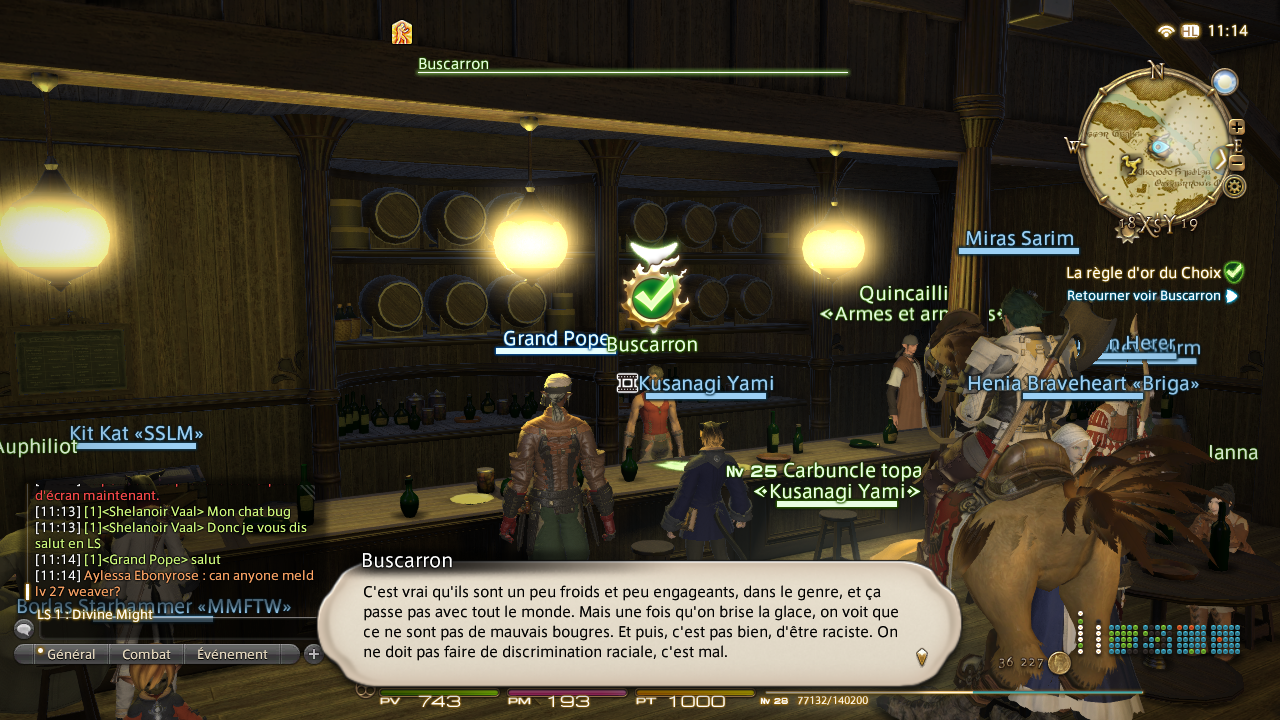This screenshot has width=1280, height=720.
Task: Switch to the Général chat tab
Action: coord(66,654)
